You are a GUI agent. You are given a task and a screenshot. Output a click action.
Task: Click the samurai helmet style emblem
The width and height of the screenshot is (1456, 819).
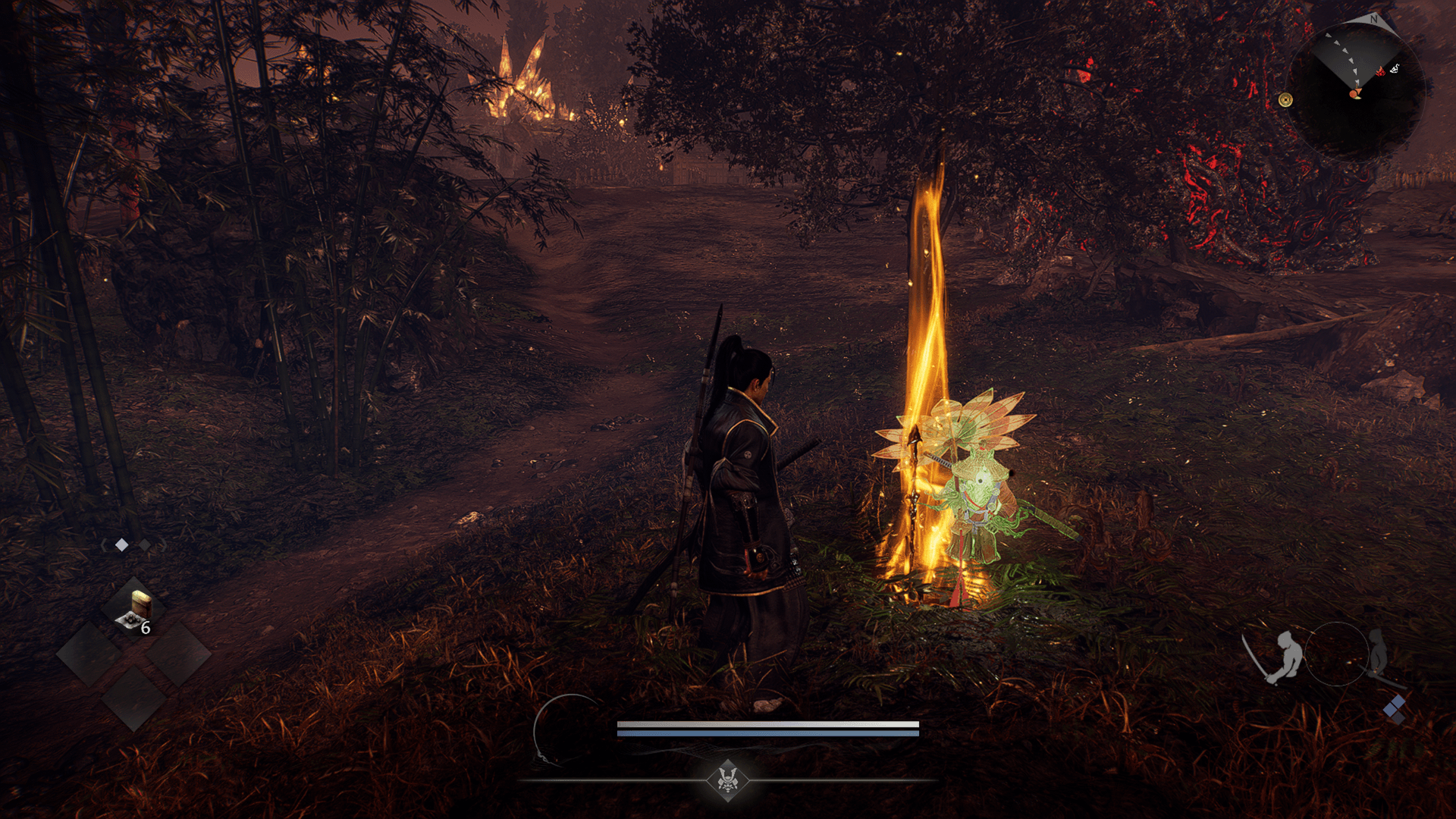coord(728,780)
